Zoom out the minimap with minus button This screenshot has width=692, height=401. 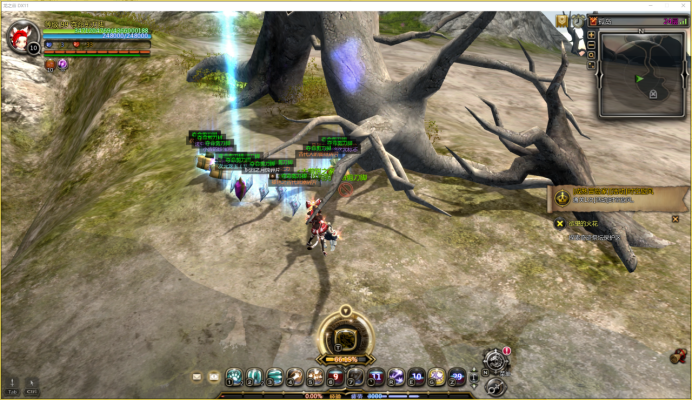(x=592, y=46)
